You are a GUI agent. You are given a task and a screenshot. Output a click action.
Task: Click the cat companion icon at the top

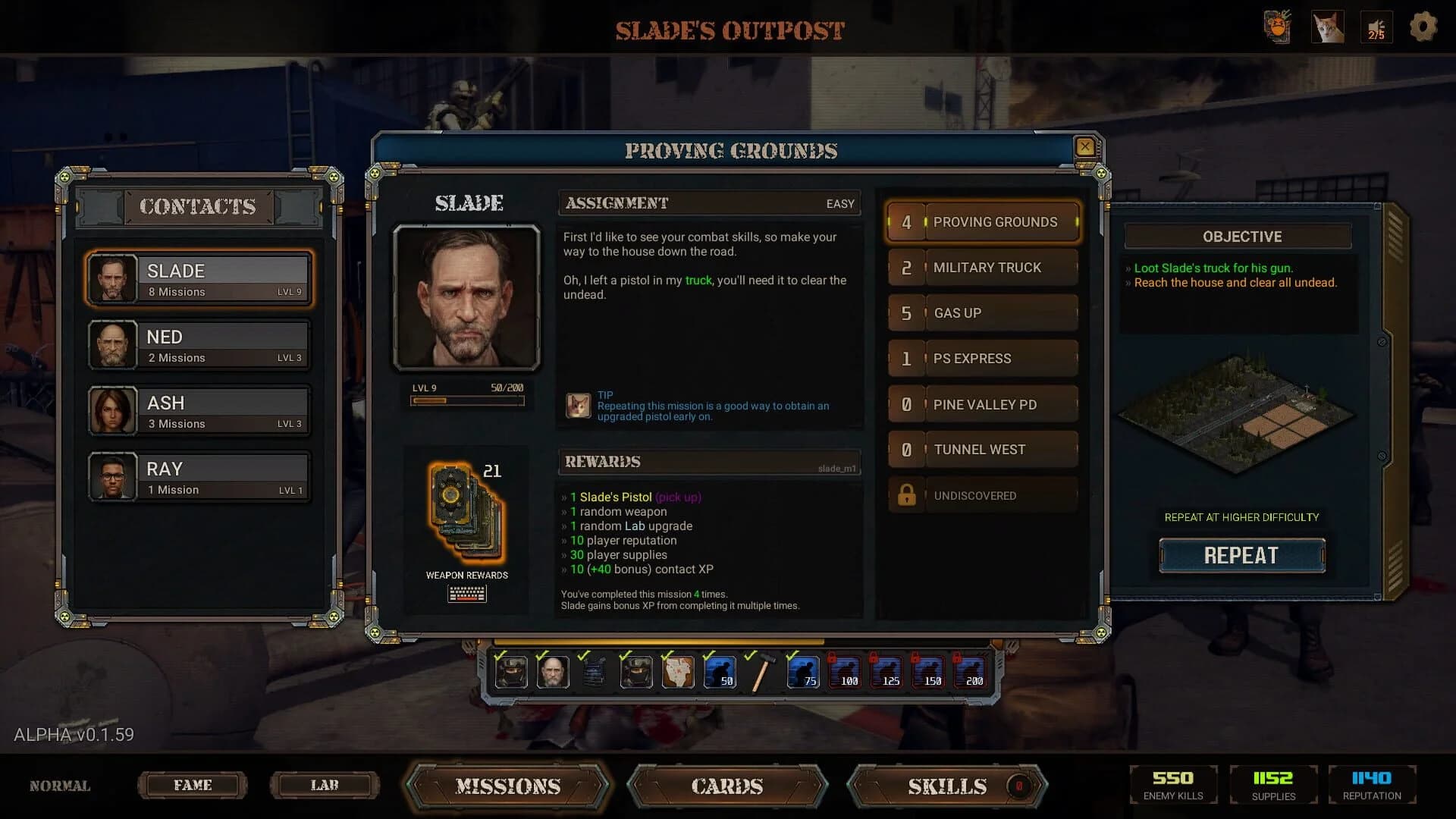point(1328,27)
